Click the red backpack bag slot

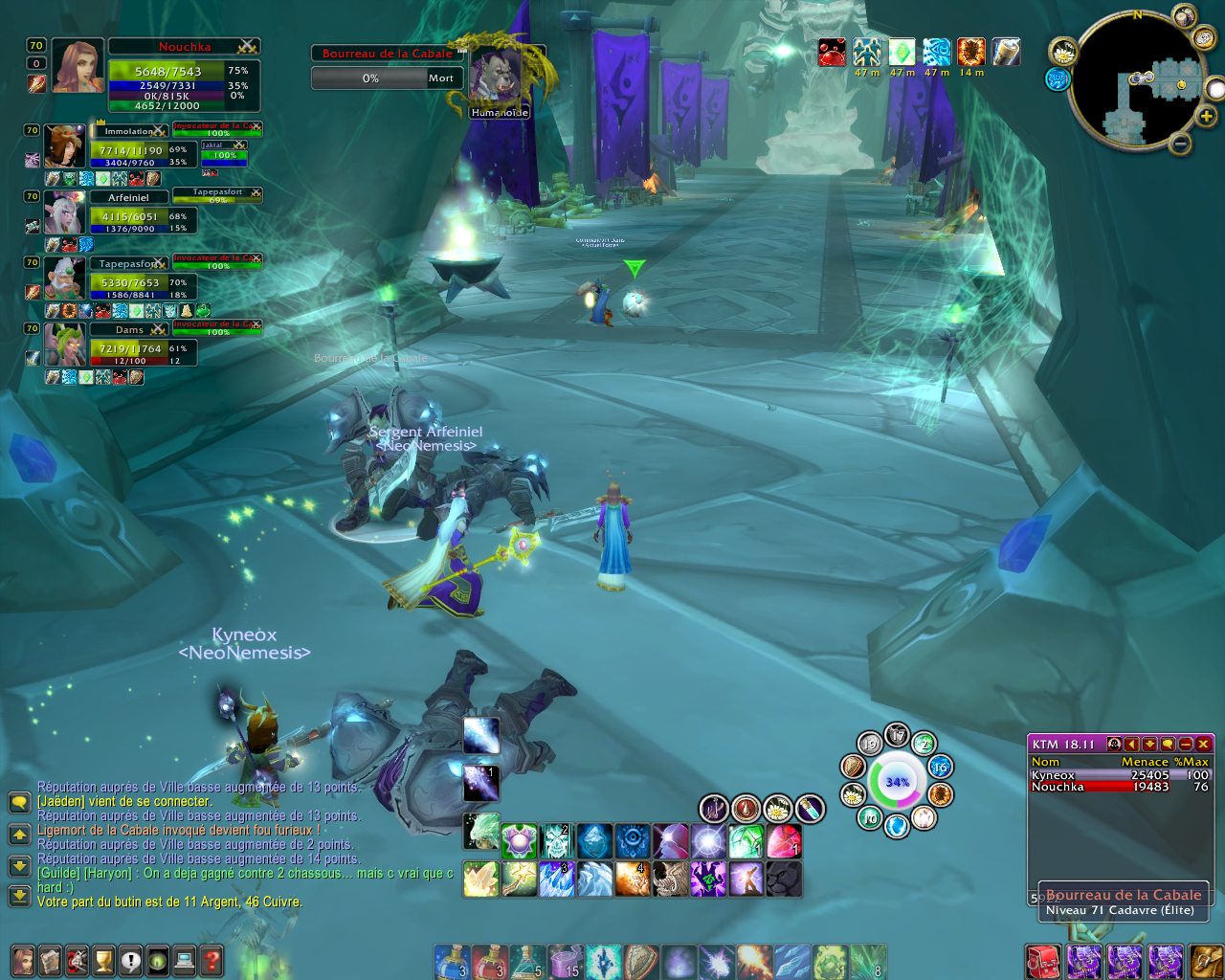point(1042,961)
